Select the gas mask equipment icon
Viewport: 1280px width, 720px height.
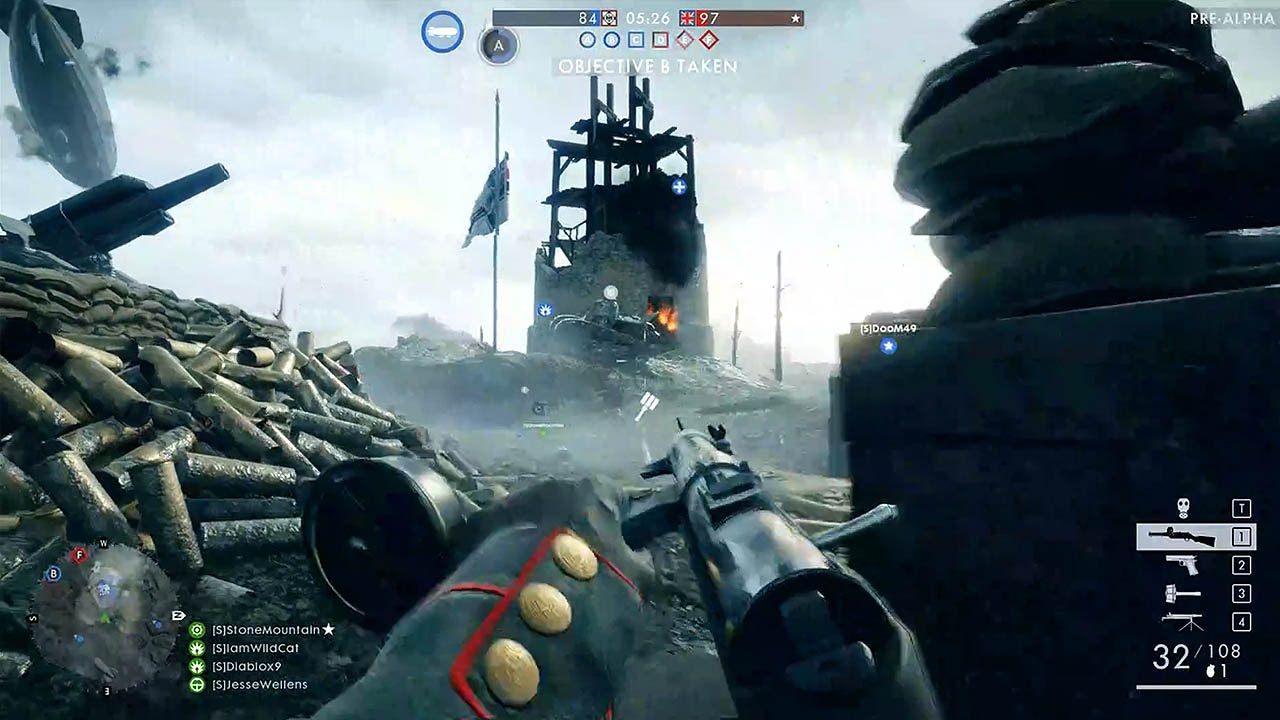pos(1183,507)
